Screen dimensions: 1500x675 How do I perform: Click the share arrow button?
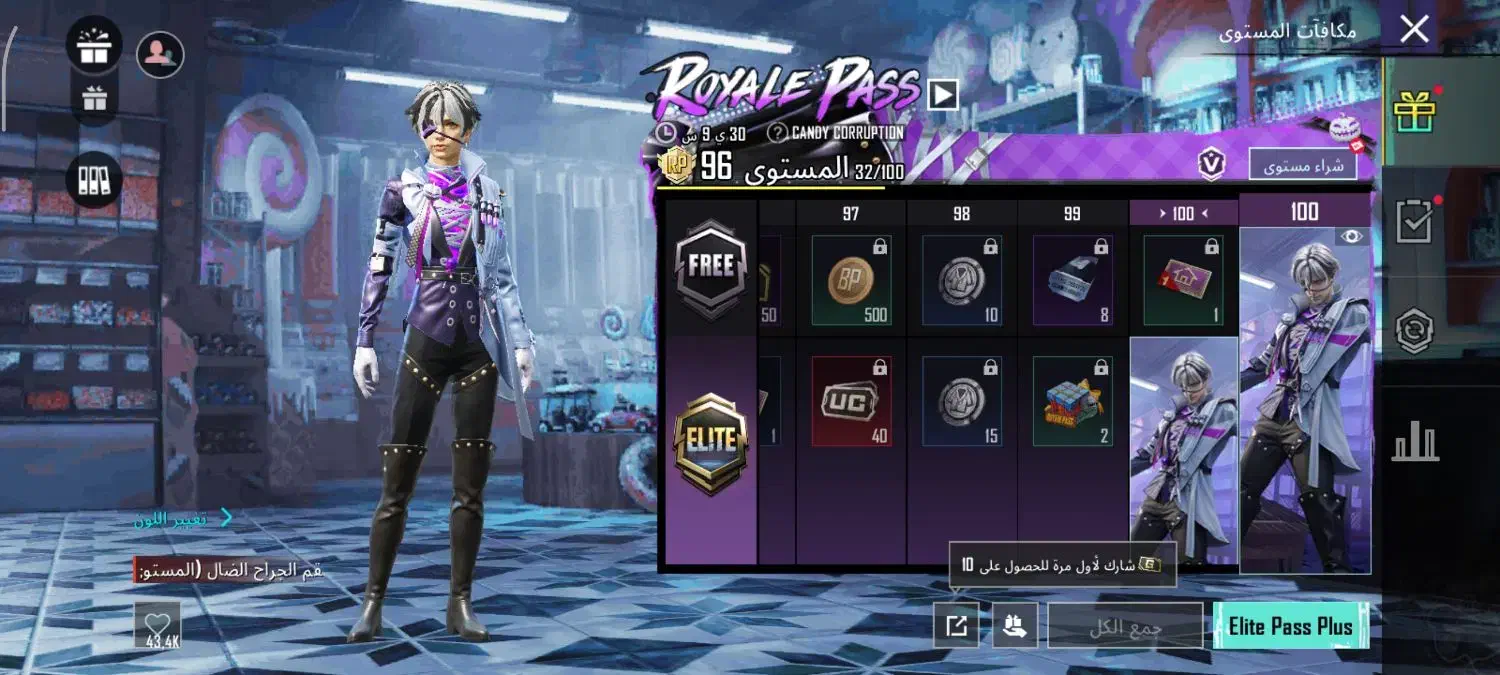pyautogui.click(x=956, y=626)
